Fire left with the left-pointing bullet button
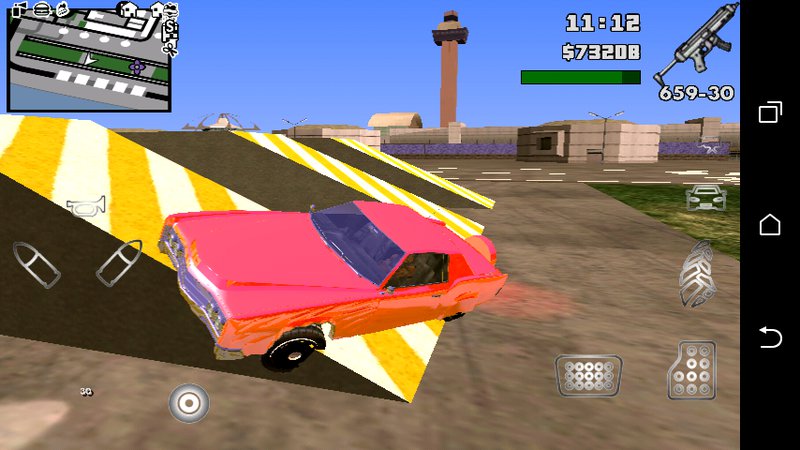Viewport: 800px width, 450px height. [37, 263]
